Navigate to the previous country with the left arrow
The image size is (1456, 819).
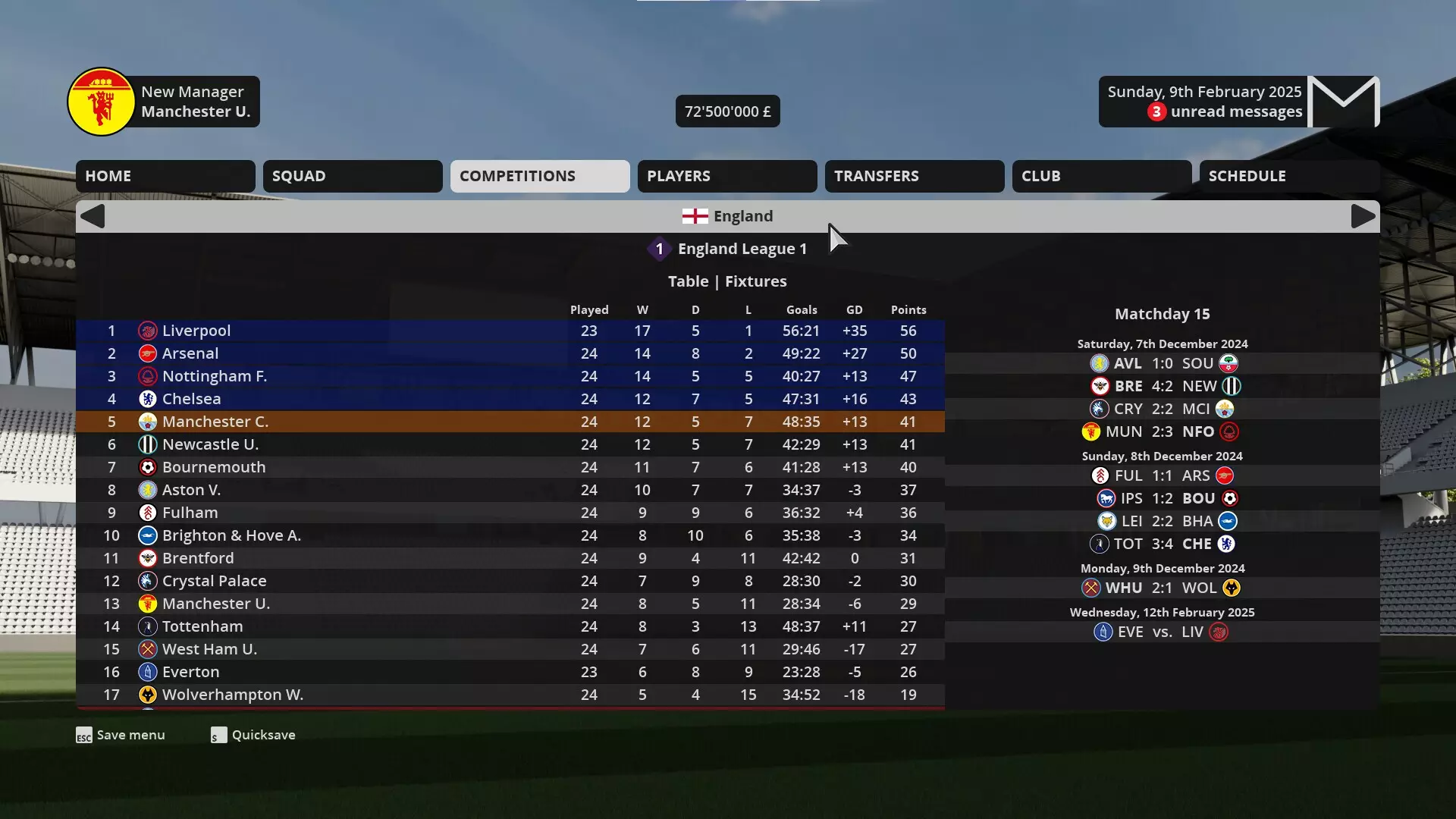[93, 216]
